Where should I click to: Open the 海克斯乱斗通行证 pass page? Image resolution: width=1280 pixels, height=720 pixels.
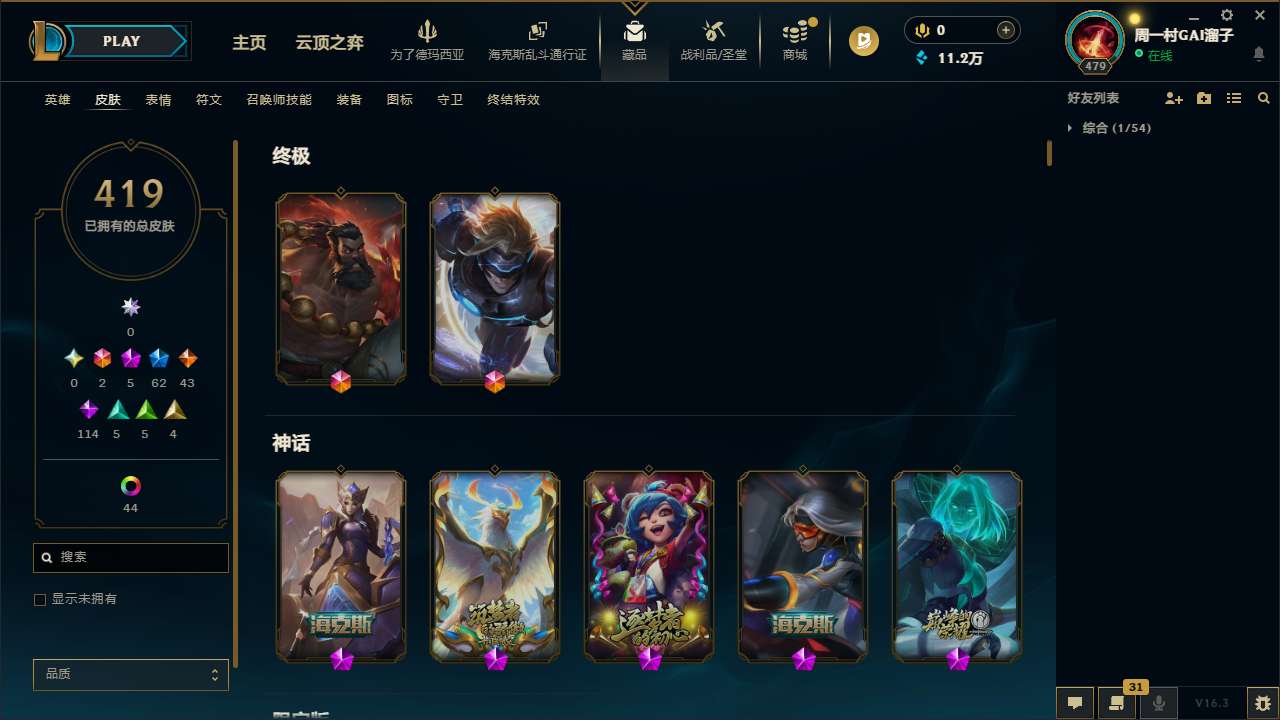click(x=537, y=40)
